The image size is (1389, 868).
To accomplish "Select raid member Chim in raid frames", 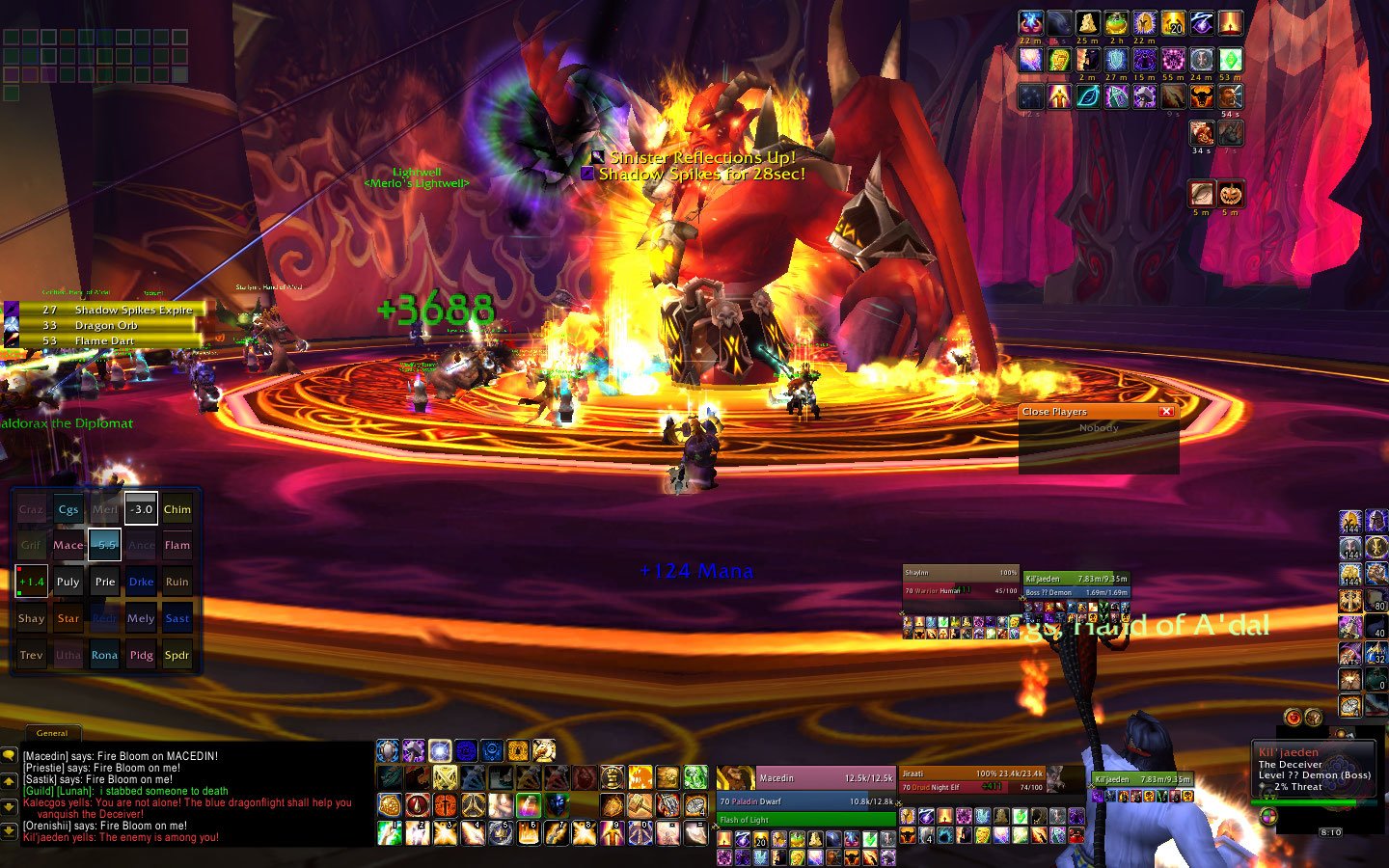I will pos(177,509).
